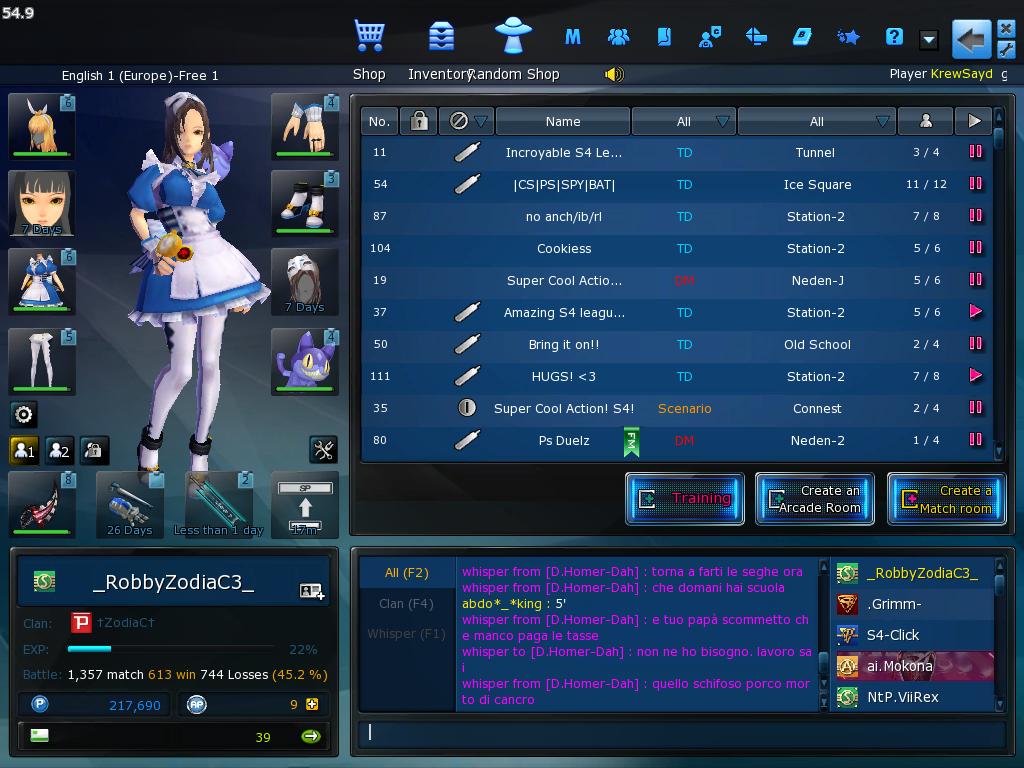
Task: Open the Shop from the top bar
Action: [x=369, y=38]
